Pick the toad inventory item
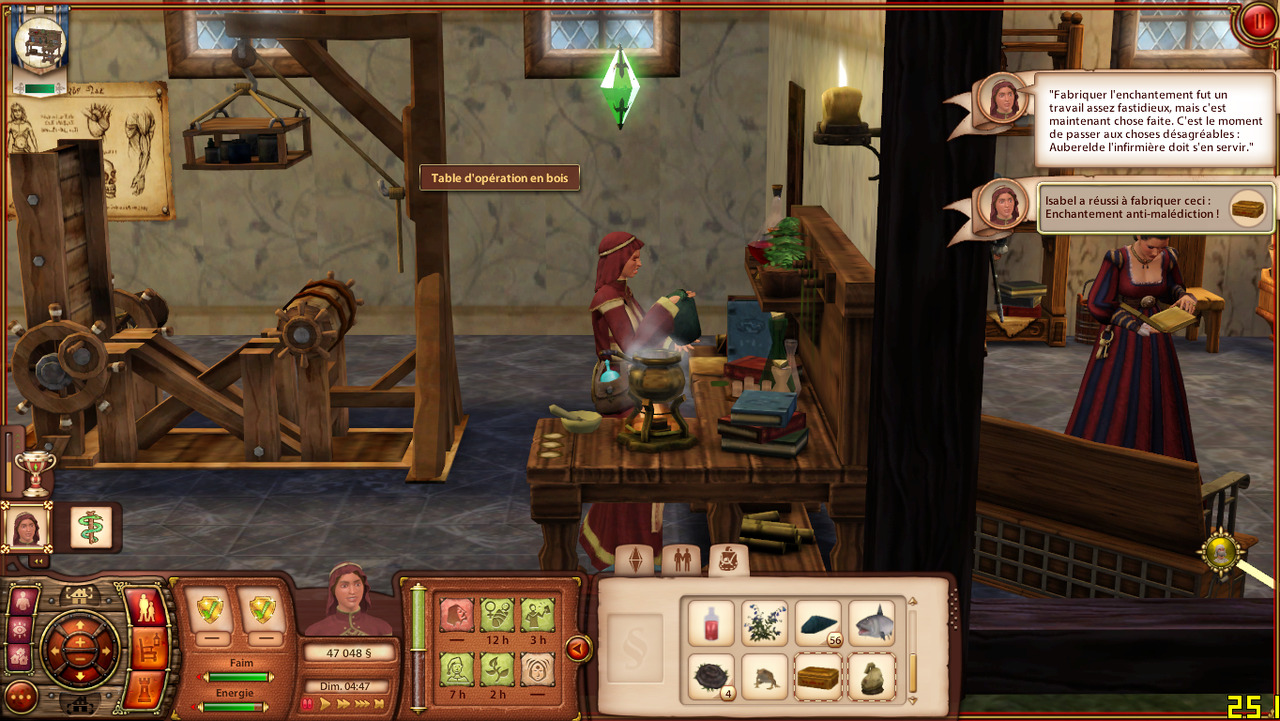Viewport: 1280px width, 721px height. coord(765,677)
